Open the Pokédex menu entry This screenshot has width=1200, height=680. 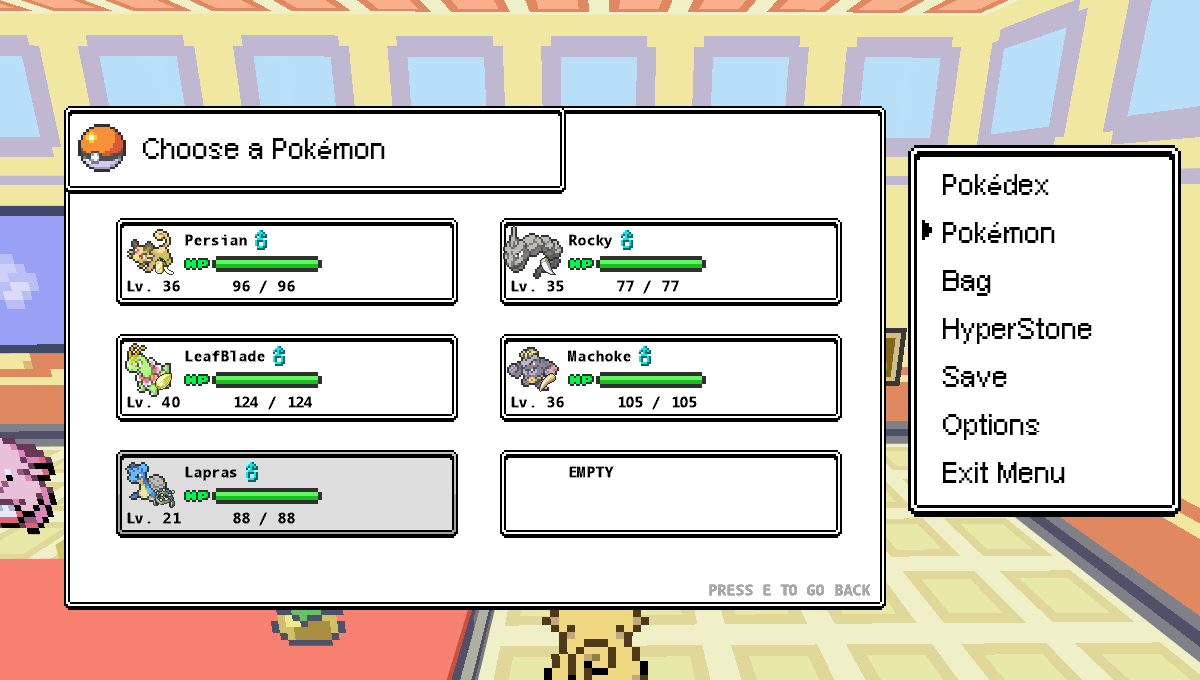coord(995,186)
